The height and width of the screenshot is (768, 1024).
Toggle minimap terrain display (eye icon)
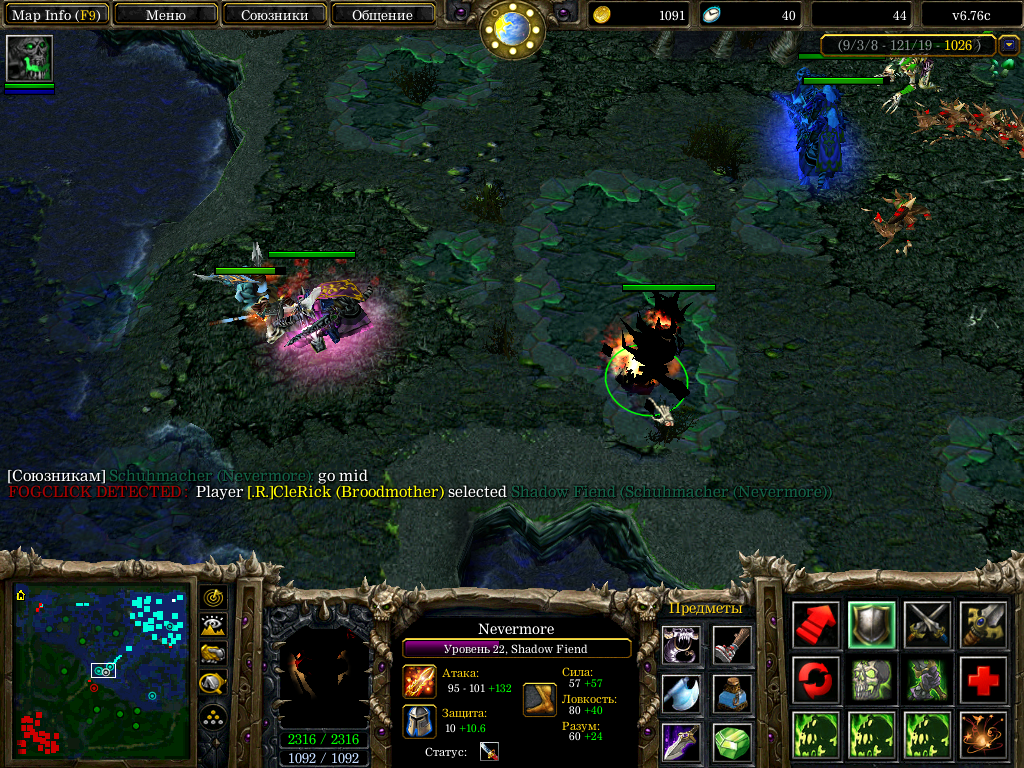coord(212,625)
